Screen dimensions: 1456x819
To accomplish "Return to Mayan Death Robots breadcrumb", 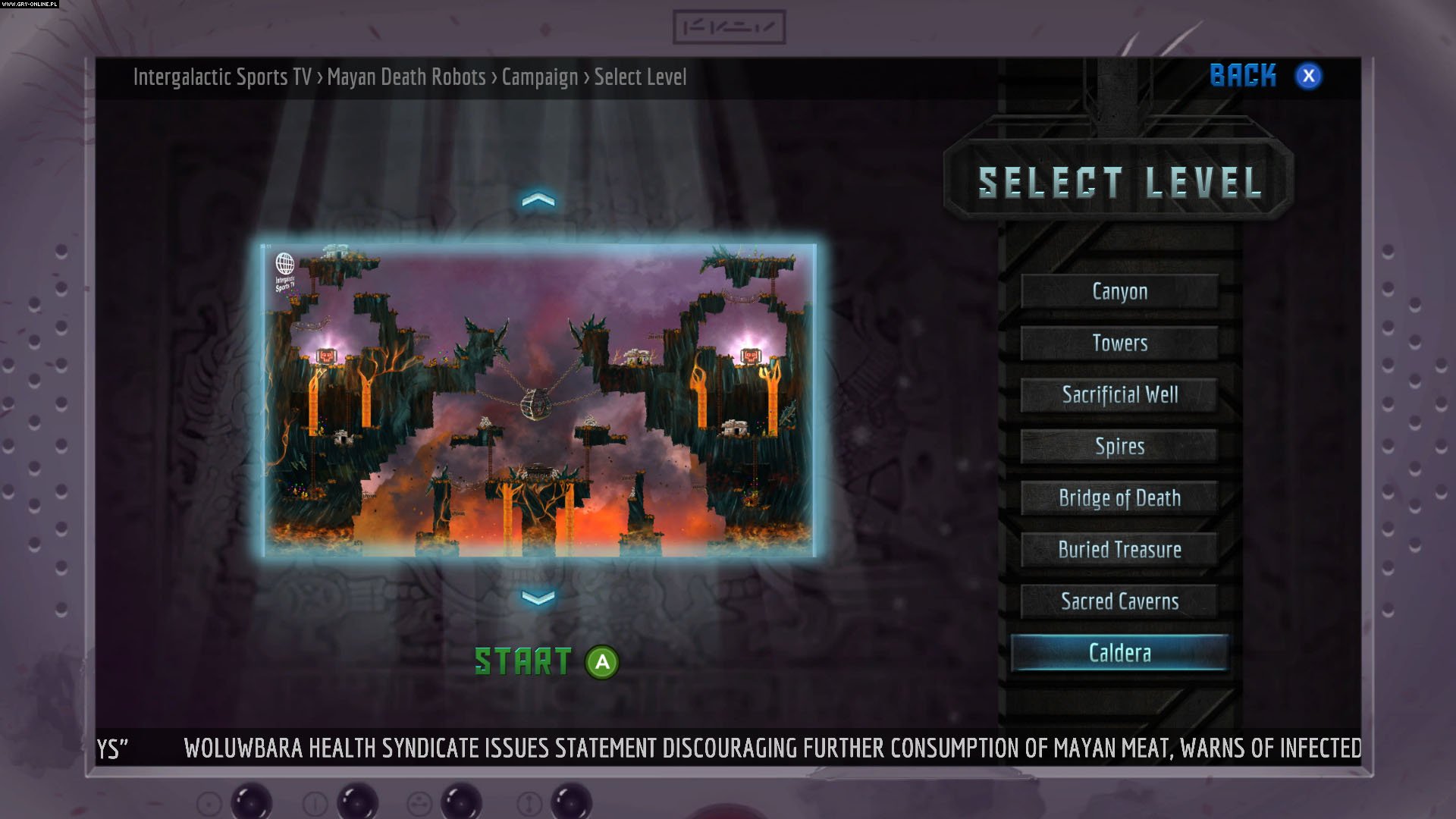I will click(406, 77).
